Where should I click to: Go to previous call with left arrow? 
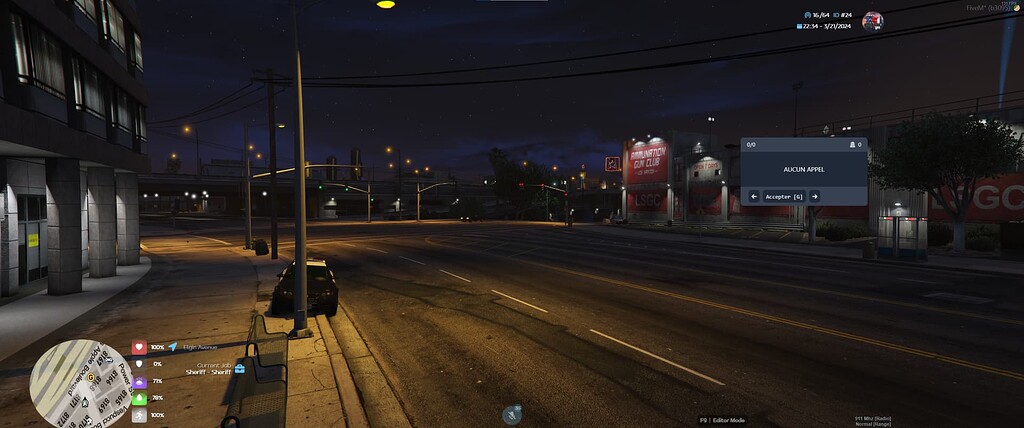coord(754,197)
